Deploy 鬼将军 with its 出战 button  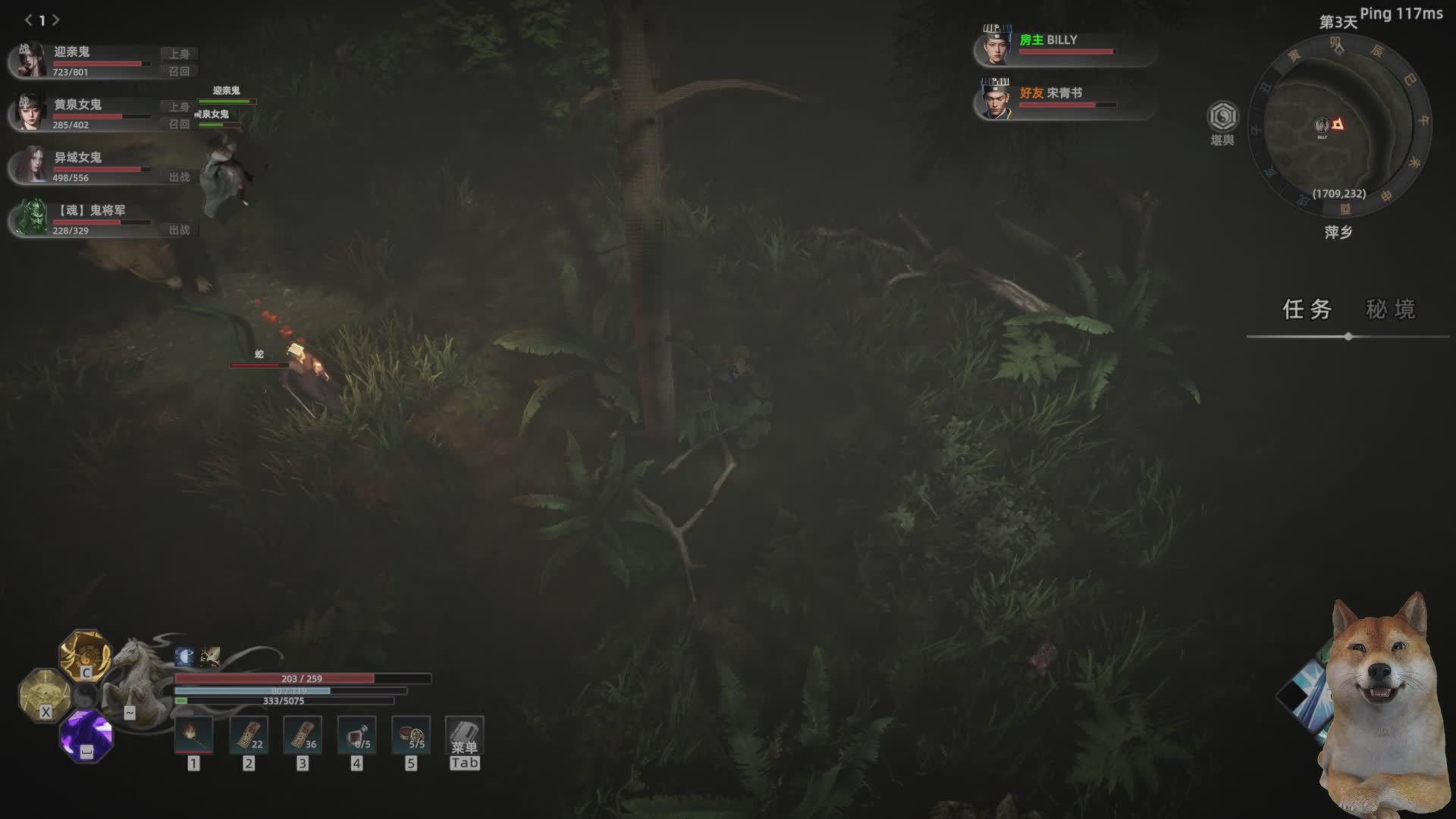point(179,230)
